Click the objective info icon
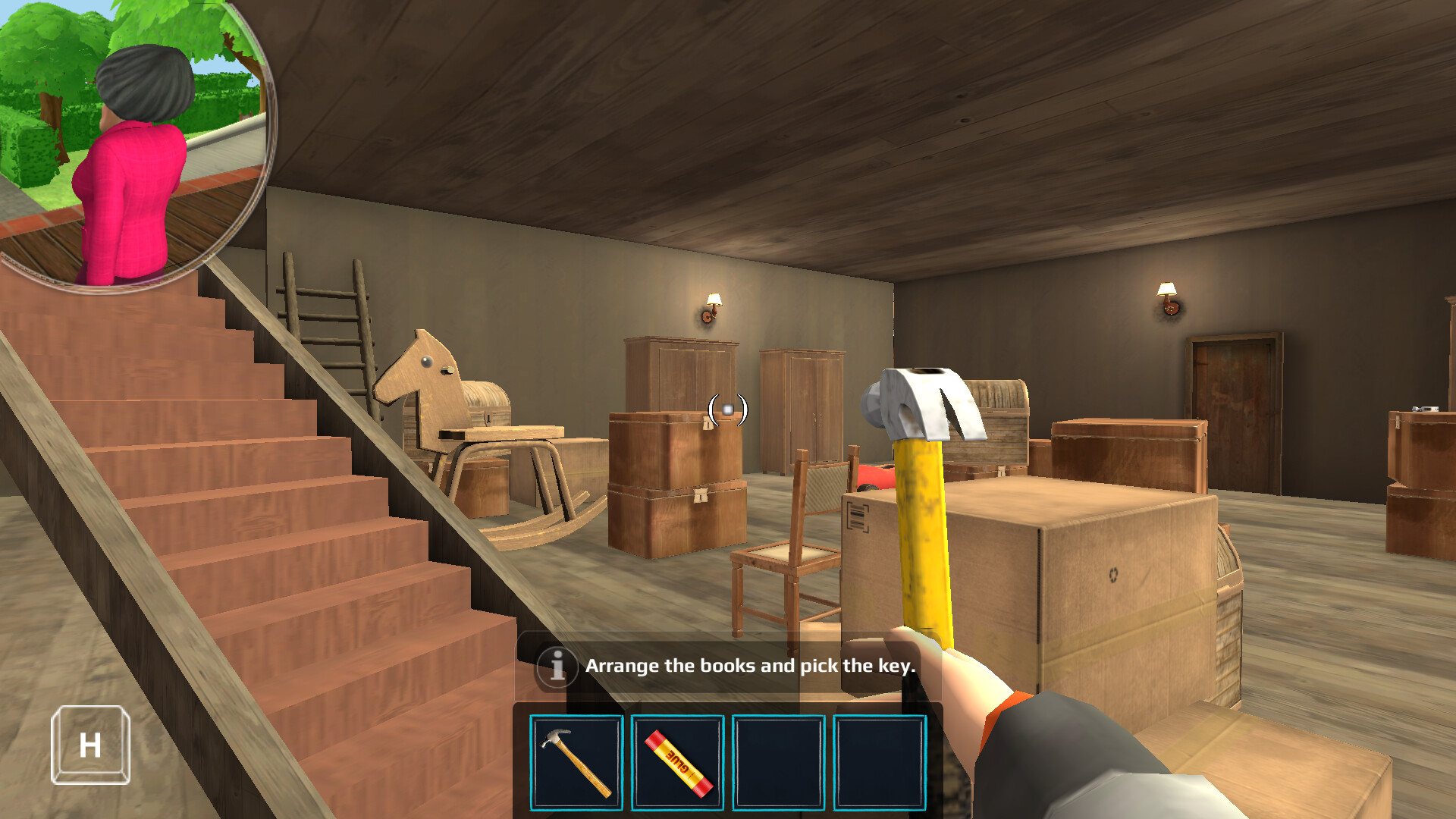Screen dimensions: 1456x819 tap(557, 667)
